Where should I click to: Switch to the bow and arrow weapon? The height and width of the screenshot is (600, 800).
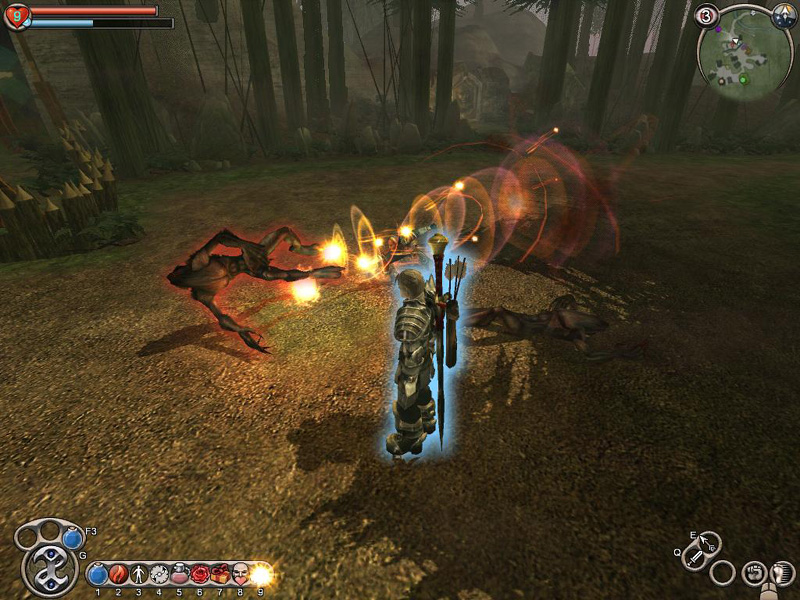tap(708, 544)
